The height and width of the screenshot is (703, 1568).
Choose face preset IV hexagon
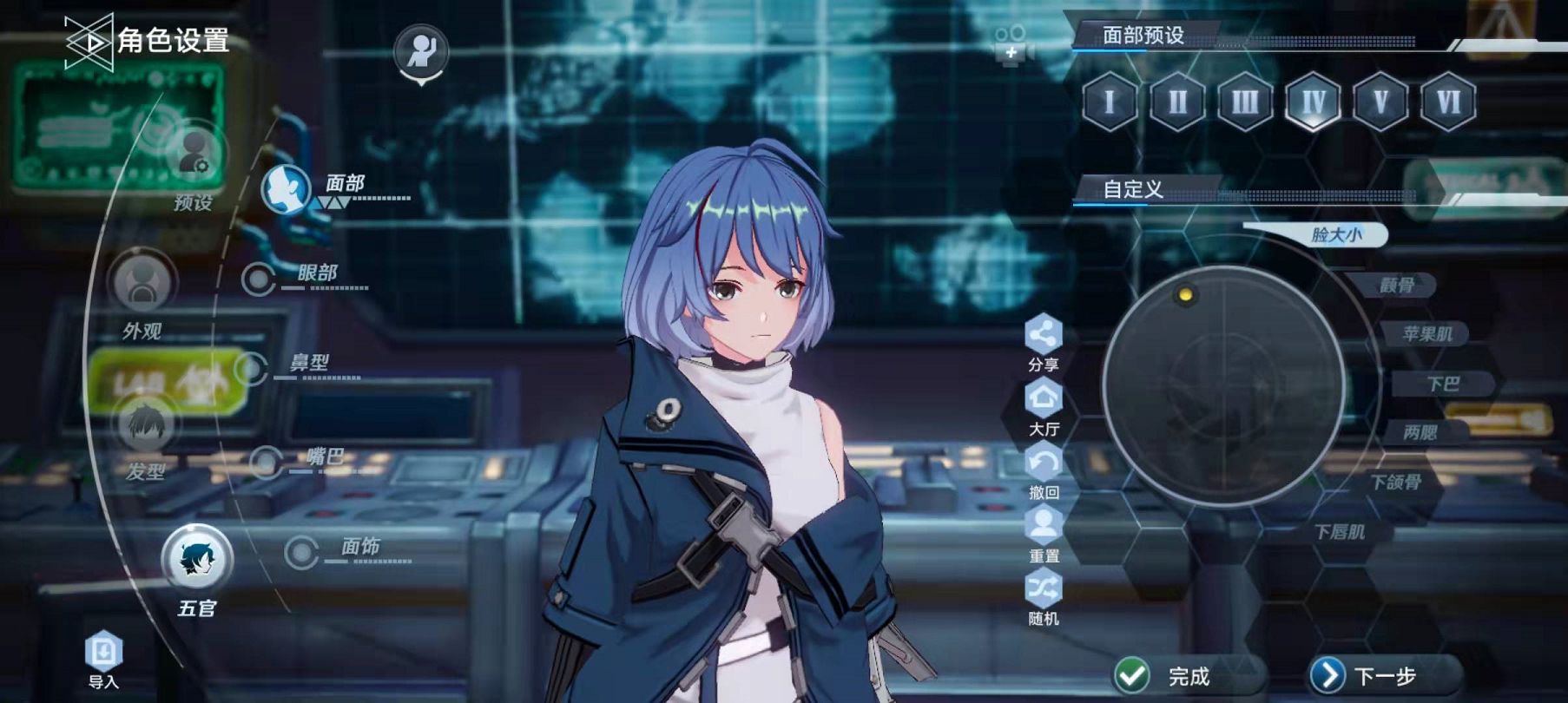[1313, 102]
